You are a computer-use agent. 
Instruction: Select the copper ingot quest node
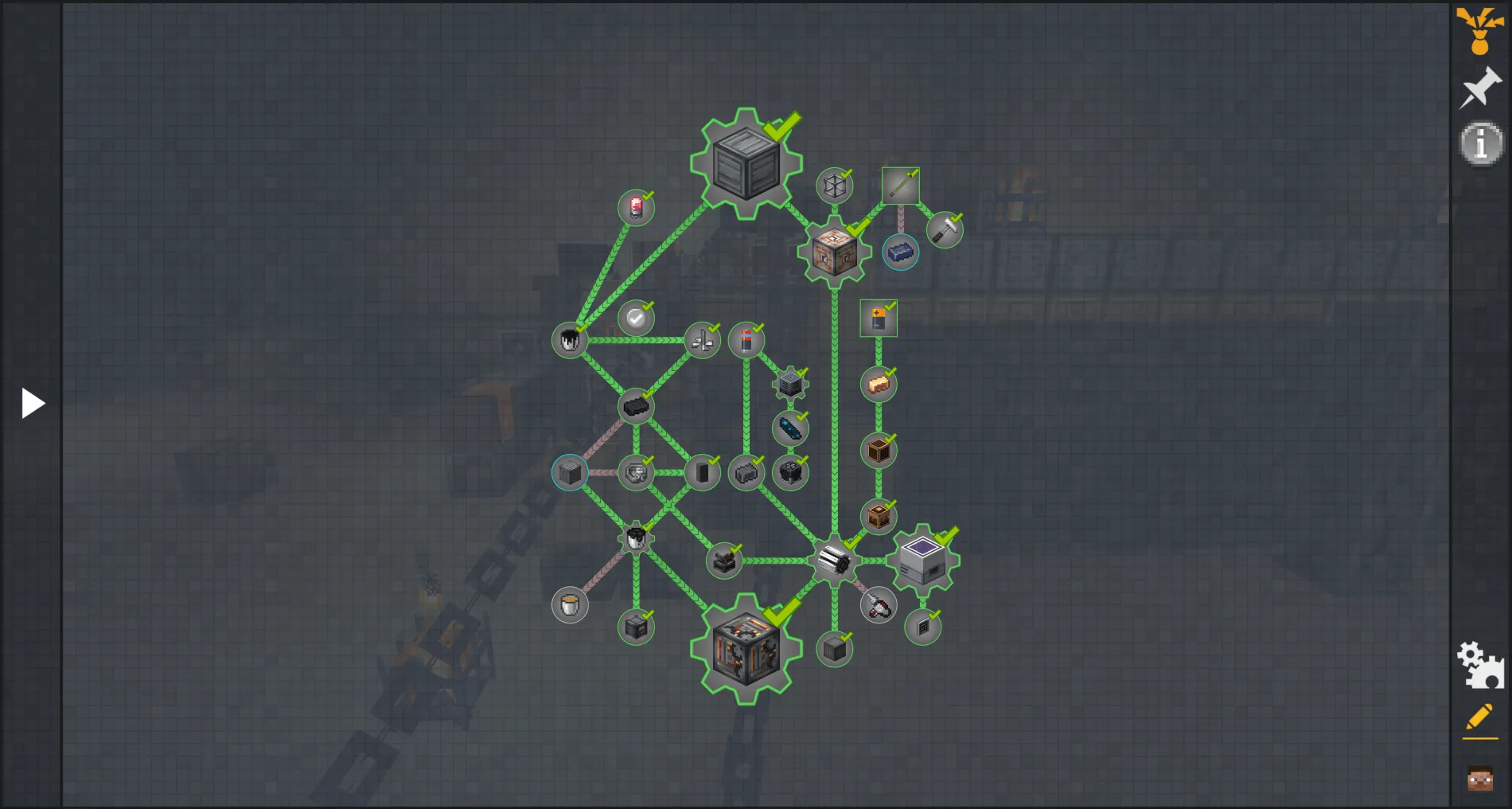coord(879,382)
